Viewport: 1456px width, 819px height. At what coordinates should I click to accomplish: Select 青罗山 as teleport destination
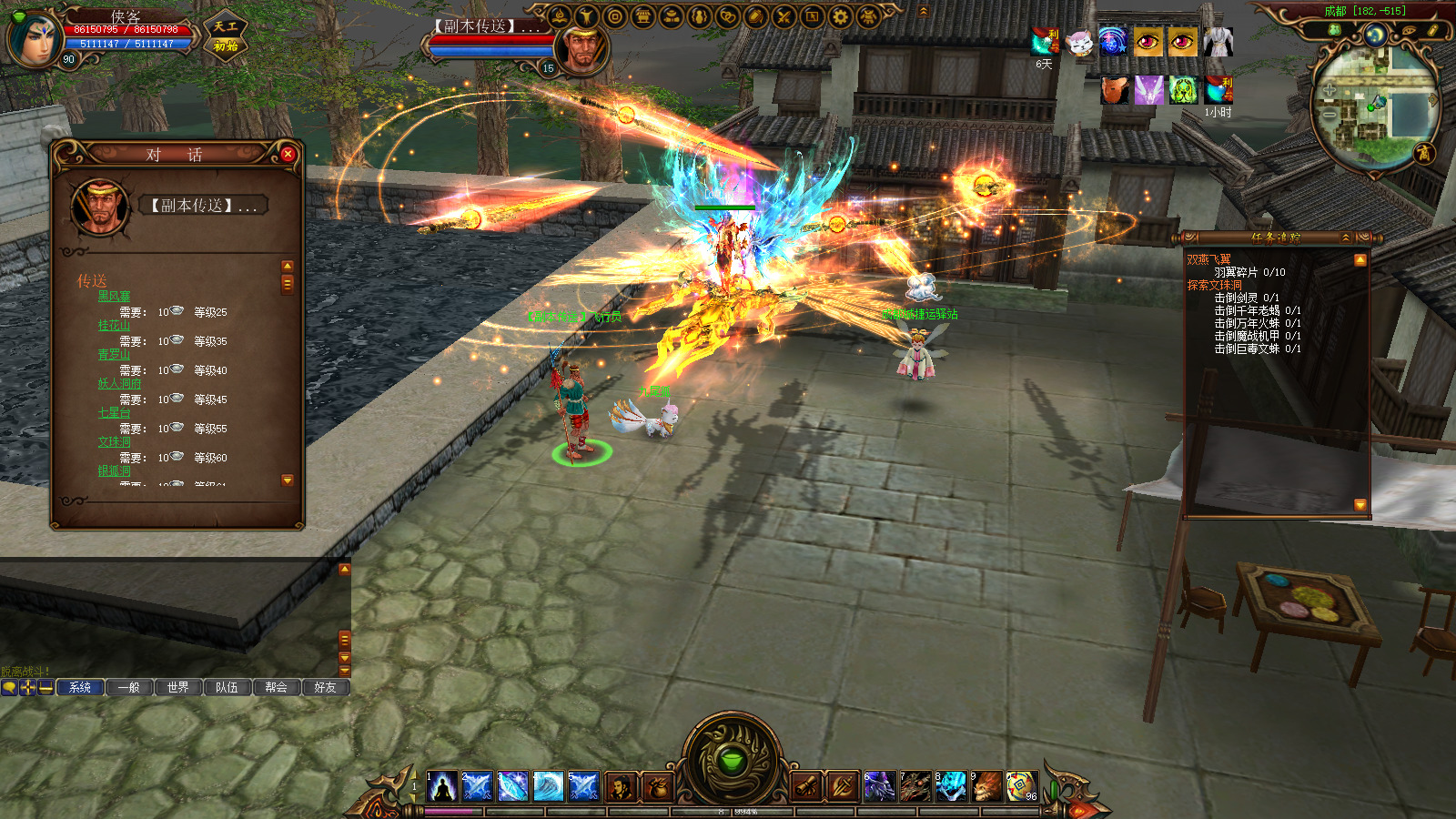click(x=115, y=355)
